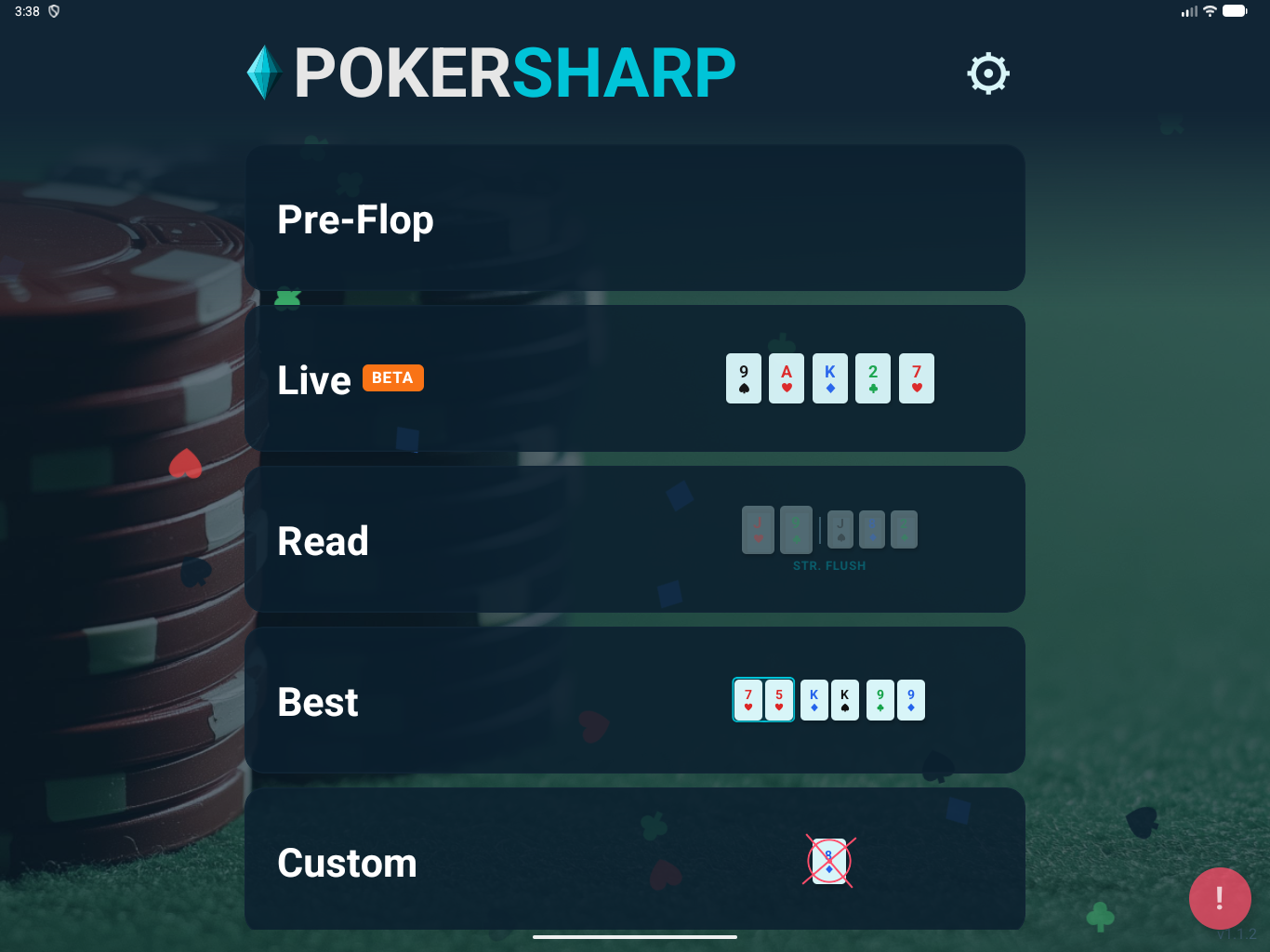Viewport: 1270px width, 952px height.
Task: Tap the red exclamation feedback button
Action: point(1219,898)
